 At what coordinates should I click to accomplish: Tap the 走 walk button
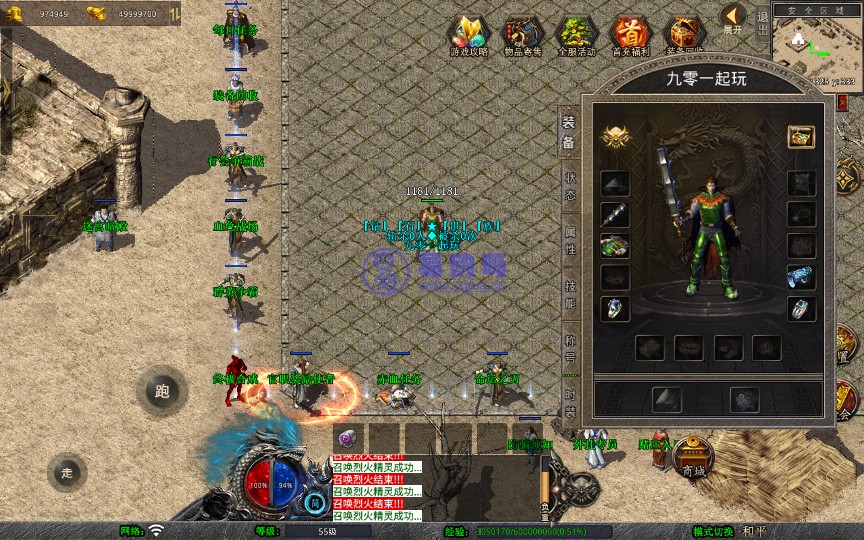[x=67, y=472]
